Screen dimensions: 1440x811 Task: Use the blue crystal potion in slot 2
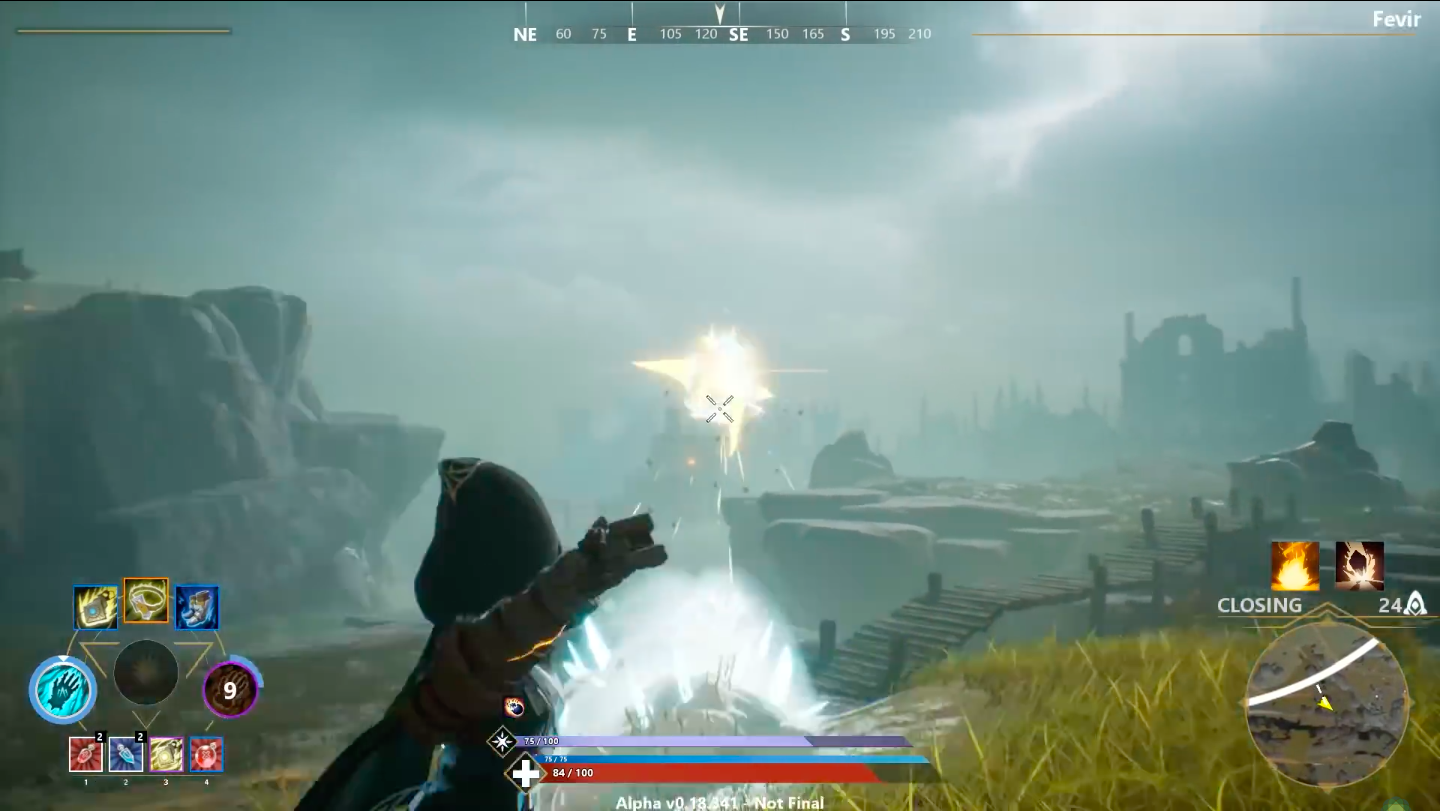click(x=126, y=754)
